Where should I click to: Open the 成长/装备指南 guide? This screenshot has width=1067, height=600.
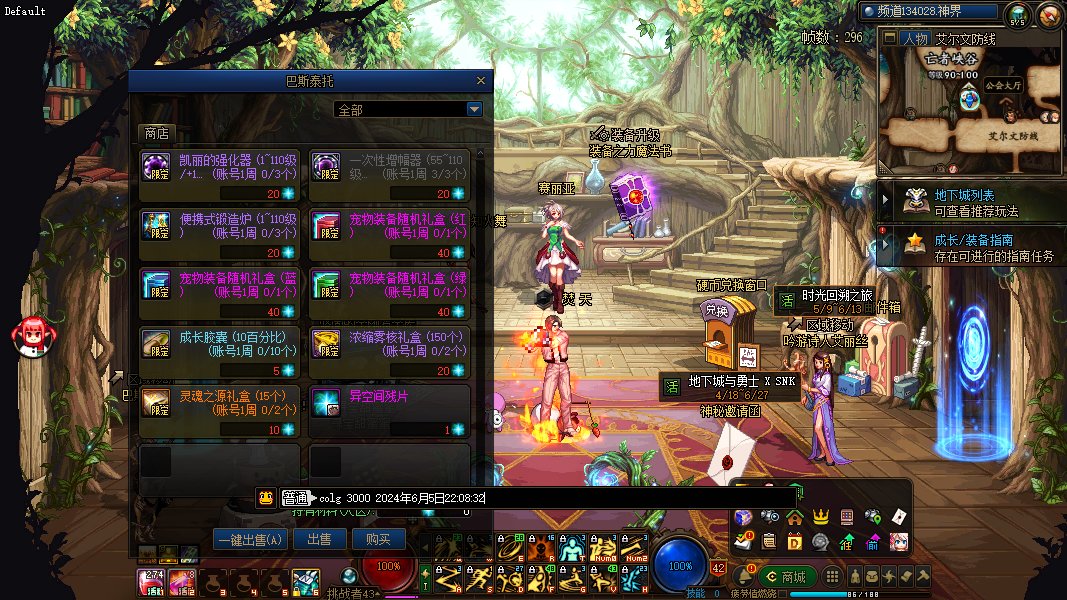point(964,247)
